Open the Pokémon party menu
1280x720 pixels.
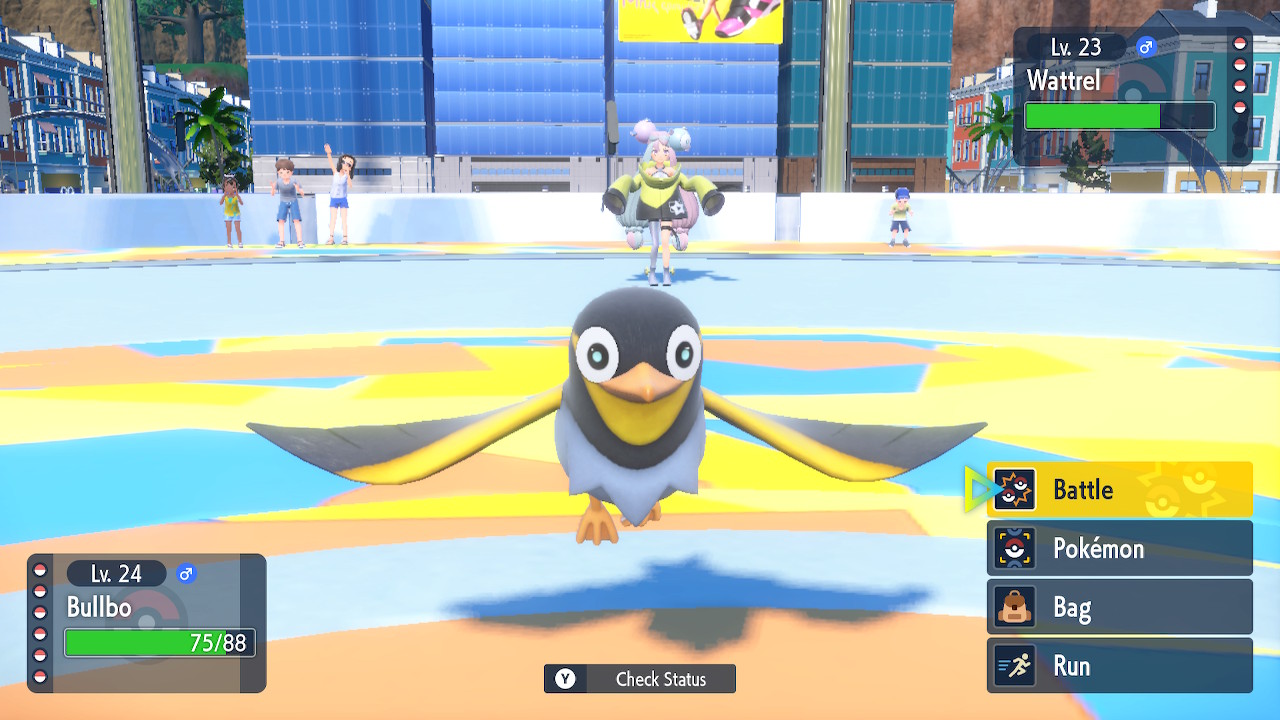click(x=1119, y=549)
